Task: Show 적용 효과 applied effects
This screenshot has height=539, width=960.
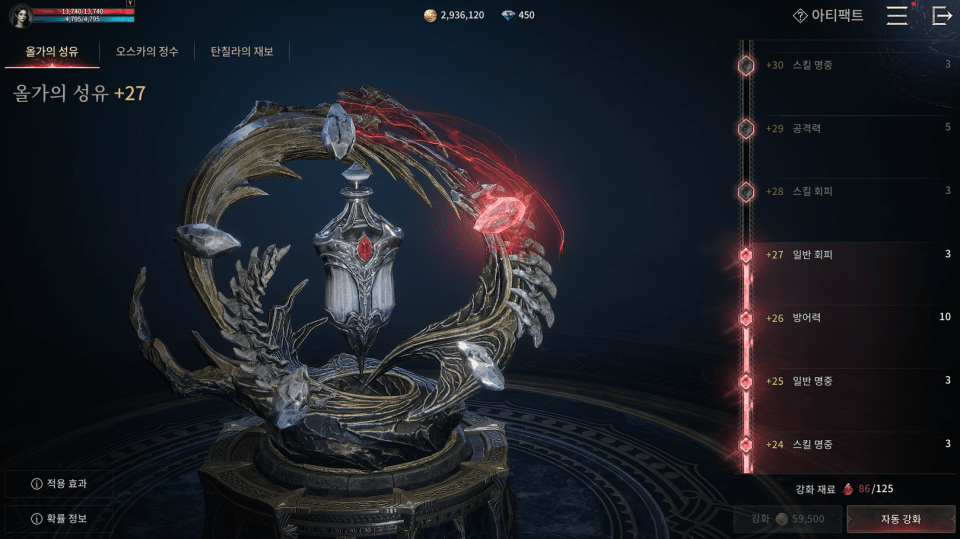Action: [59, 484]
